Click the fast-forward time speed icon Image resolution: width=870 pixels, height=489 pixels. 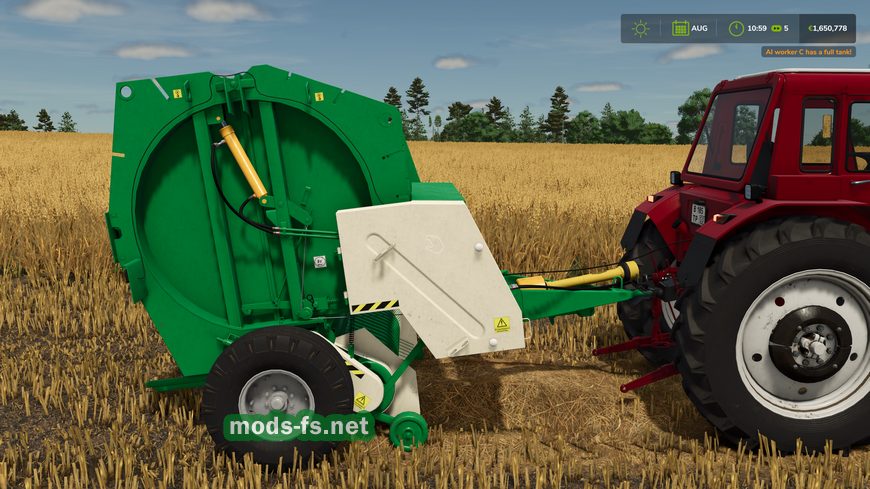pos(774,28)
